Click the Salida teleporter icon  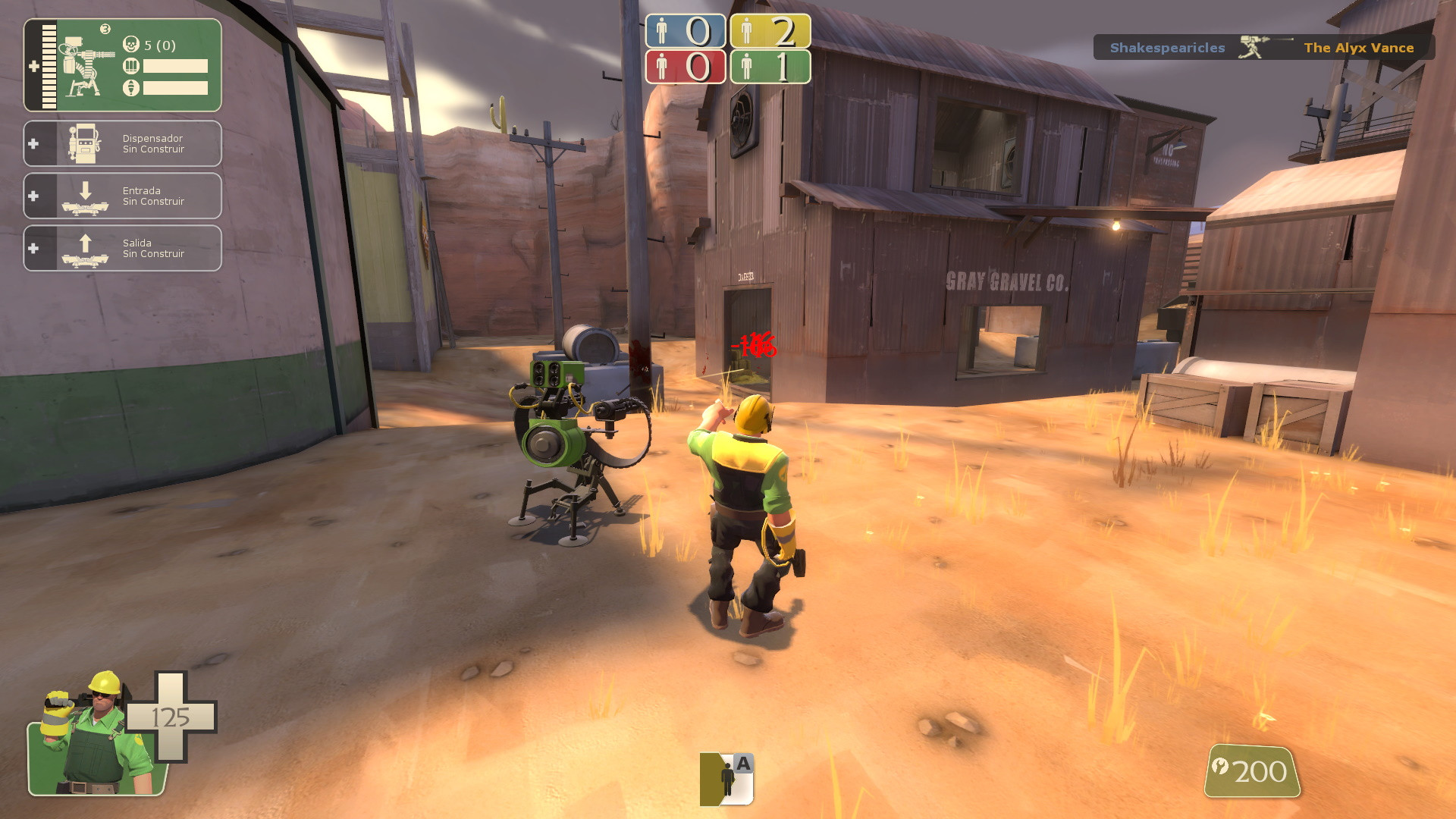tap(86, 248)
